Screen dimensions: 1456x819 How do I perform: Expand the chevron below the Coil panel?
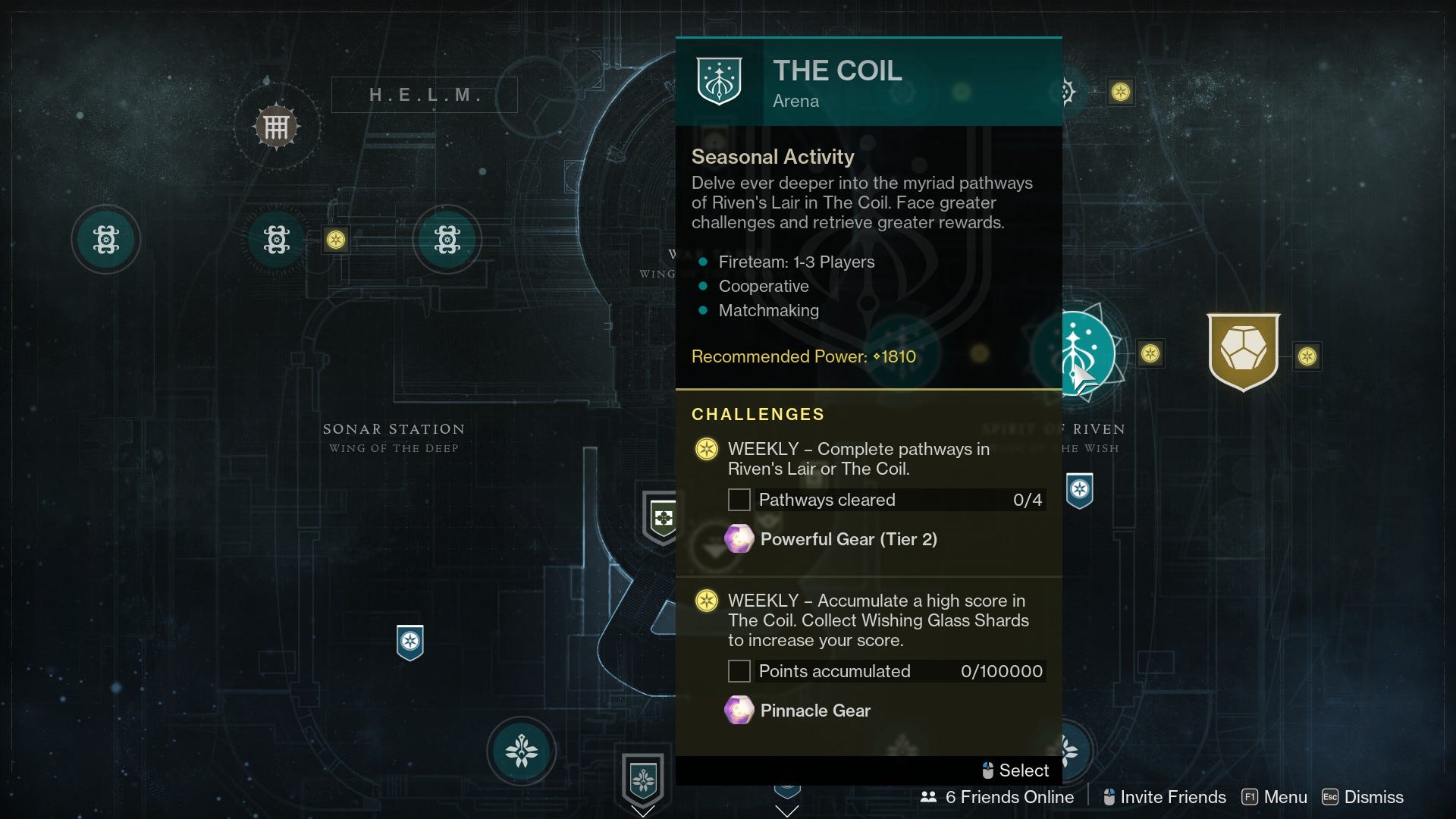789,811
